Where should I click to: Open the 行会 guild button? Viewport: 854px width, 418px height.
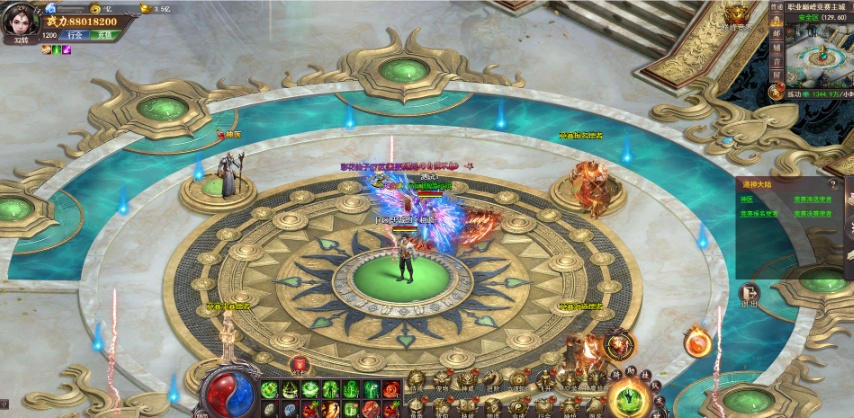75,35
